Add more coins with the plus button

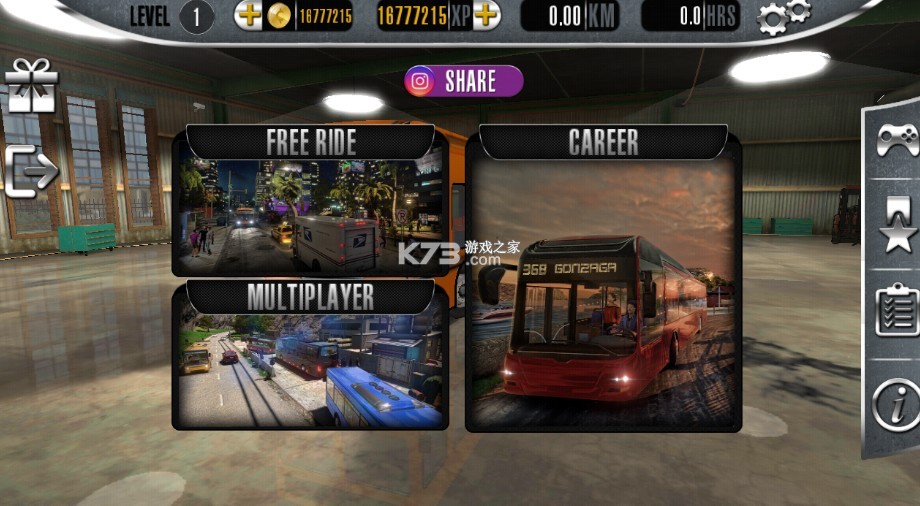[x=247, y=15]
